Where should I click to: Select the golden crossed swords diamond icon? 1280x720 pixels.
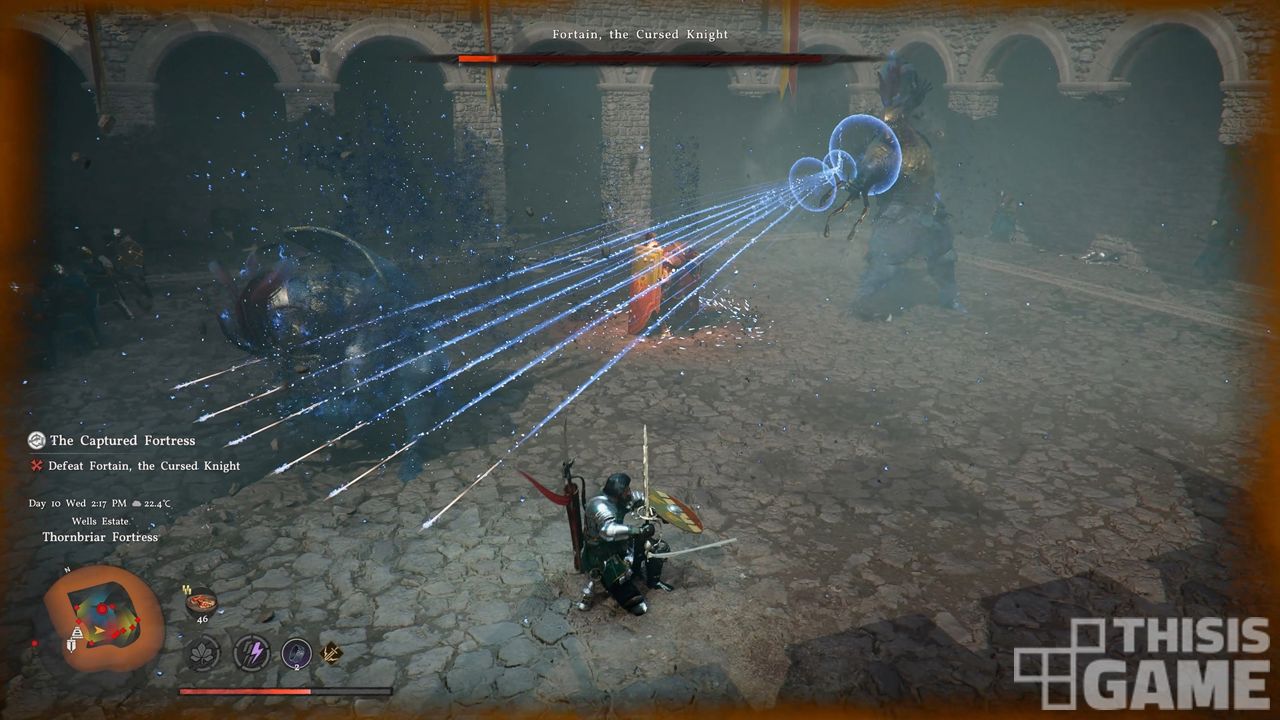pyautogui.click(x=331, y=653)
